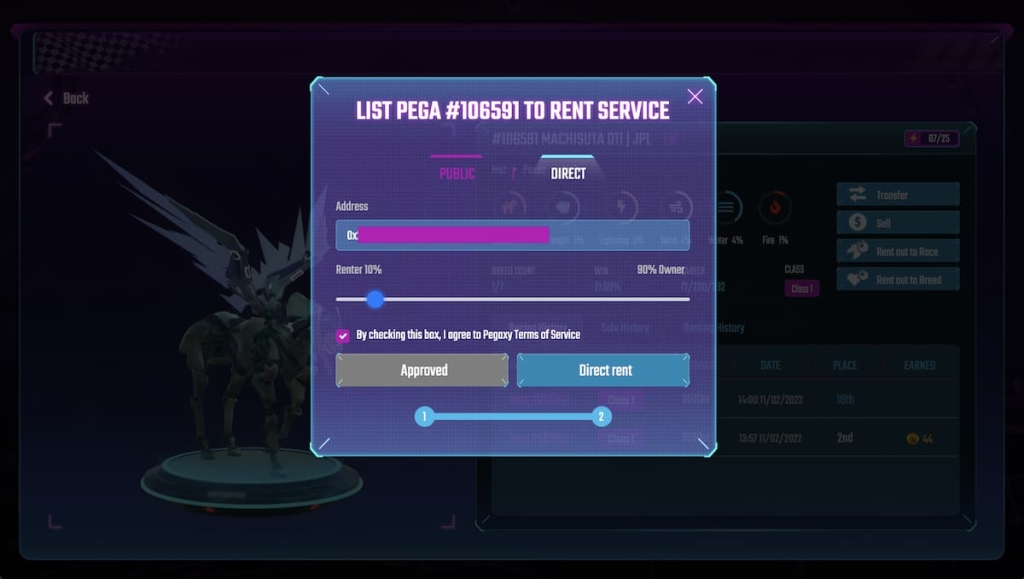Confirm with the Direct rent button
The width and height of the screenshot is (1024, 579).
pyautogui.click(x=604, y=370)
